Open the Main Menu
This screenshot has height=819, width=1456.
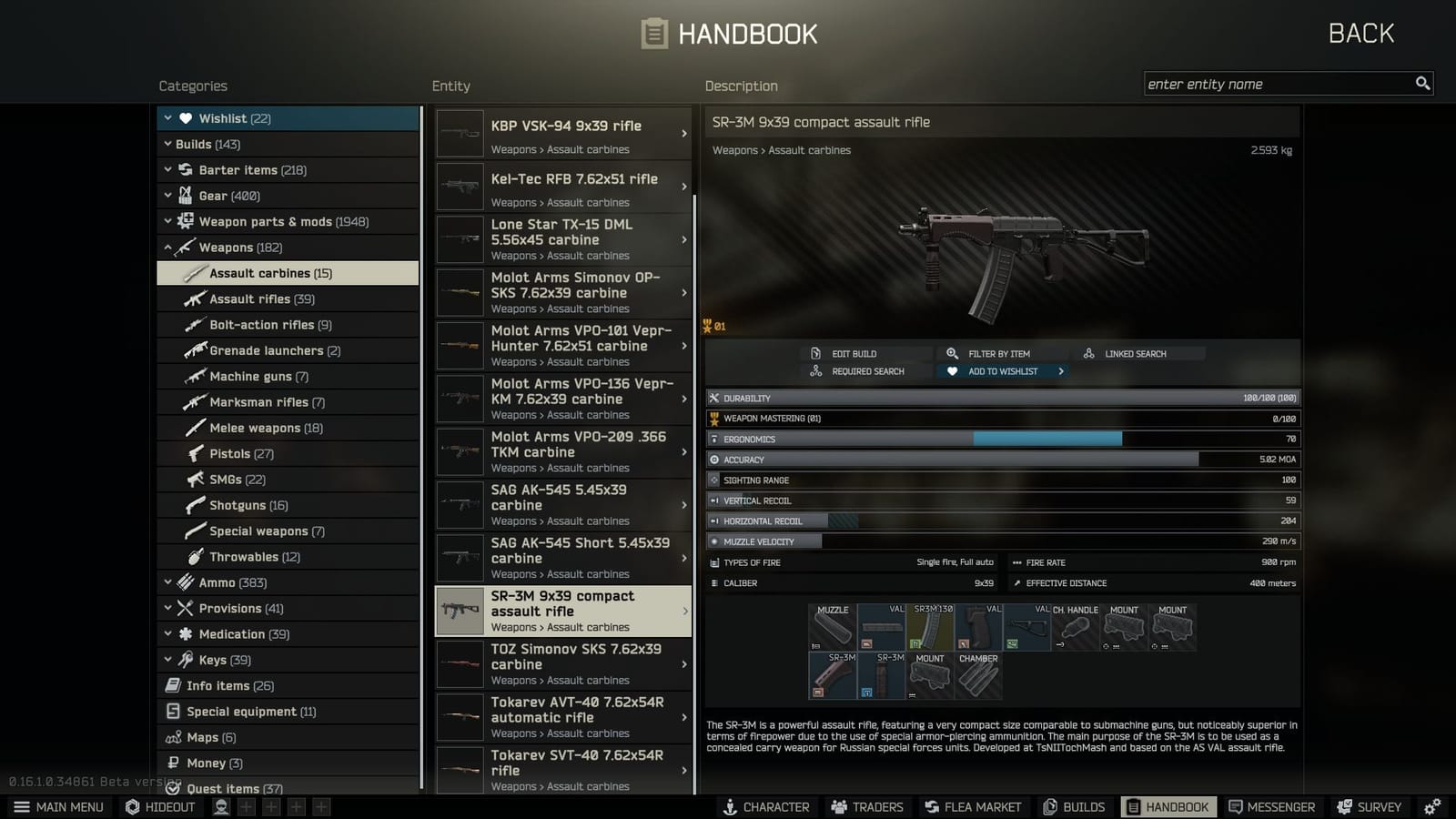(x=58, y=806)
